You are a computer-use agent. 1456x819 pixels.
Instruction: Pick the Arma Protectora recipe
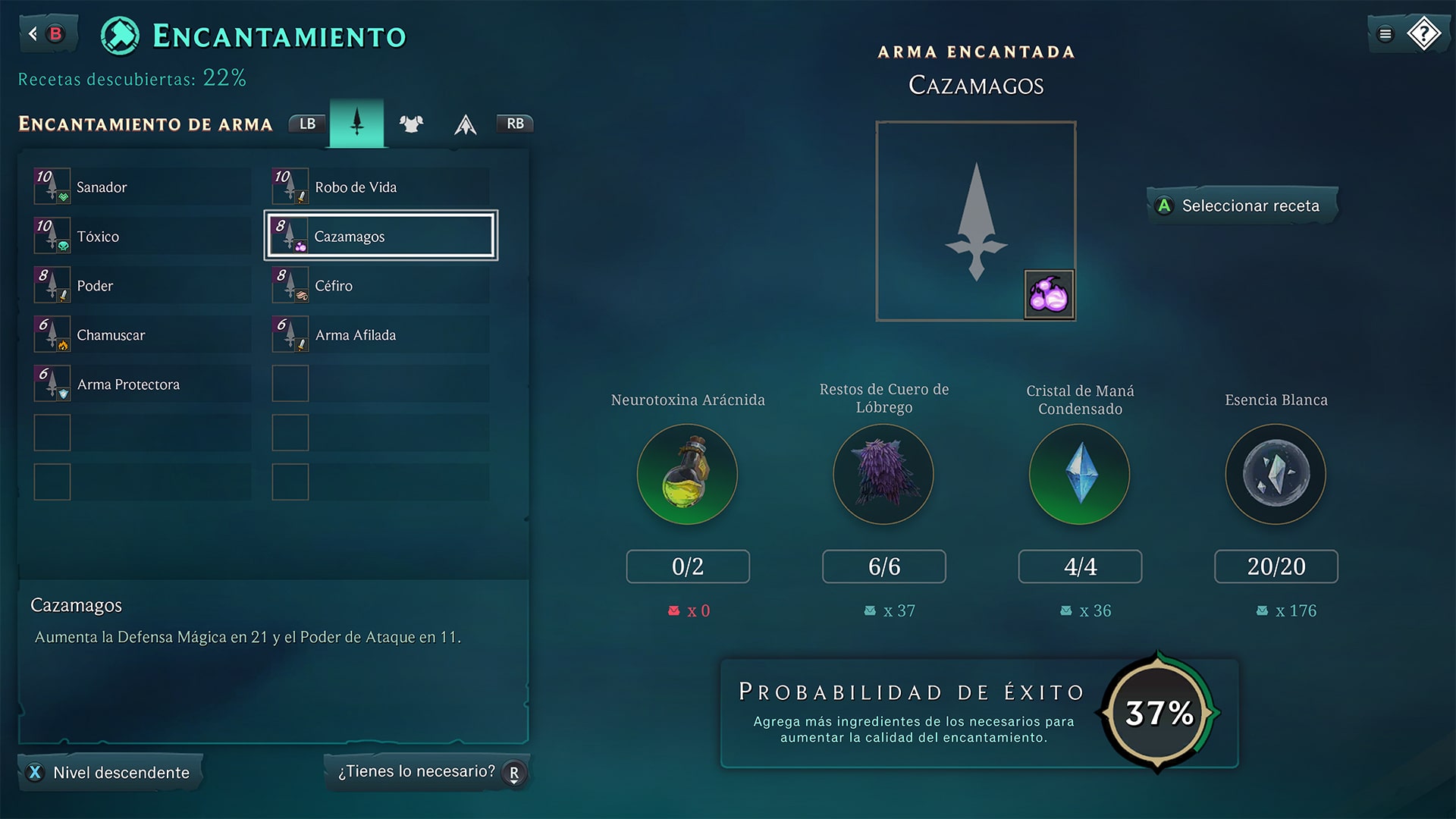coord(142,384)
